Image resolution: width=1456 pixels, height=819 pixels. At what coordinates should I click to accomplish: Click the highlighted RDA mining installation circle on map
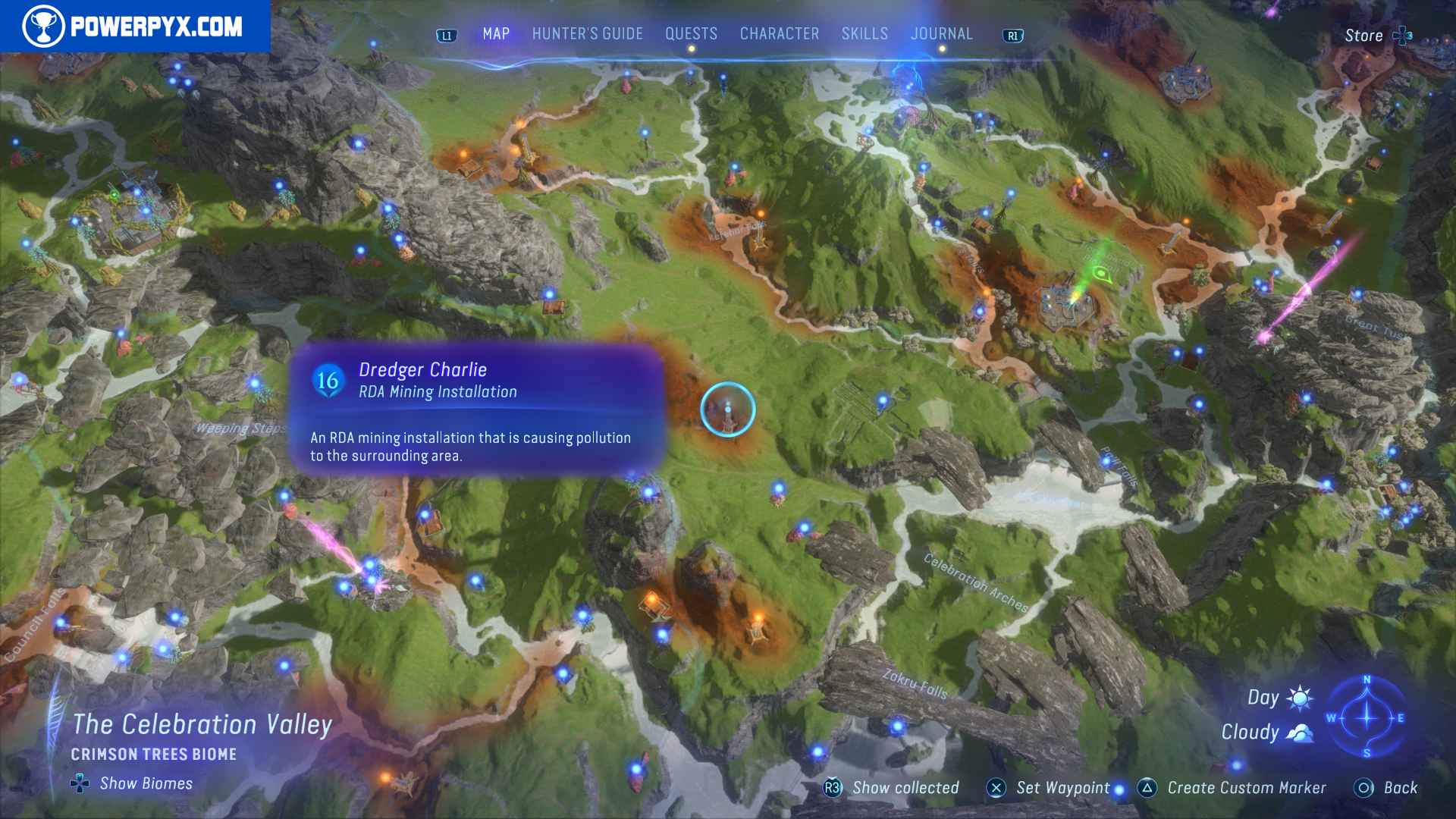point(726,409)
